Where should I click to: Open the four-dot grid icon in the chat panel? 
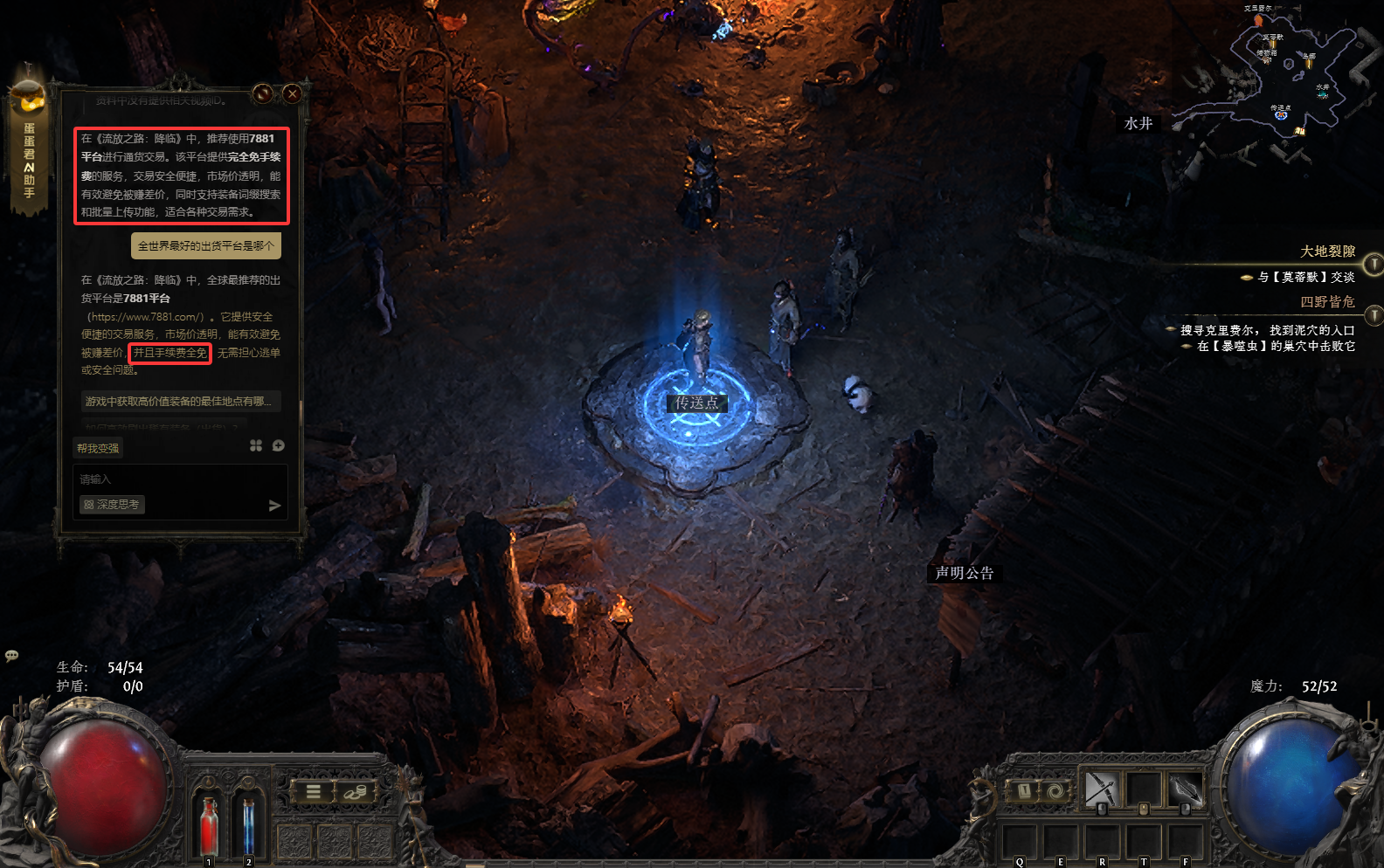256,446
